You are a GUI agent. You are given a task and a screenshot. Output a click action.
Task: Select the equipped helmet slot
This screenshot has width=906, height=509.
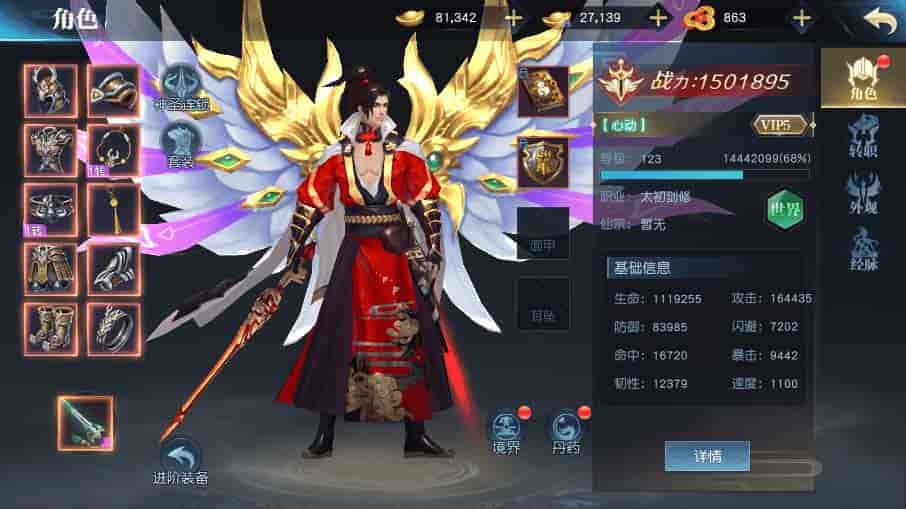coord(51,90)
